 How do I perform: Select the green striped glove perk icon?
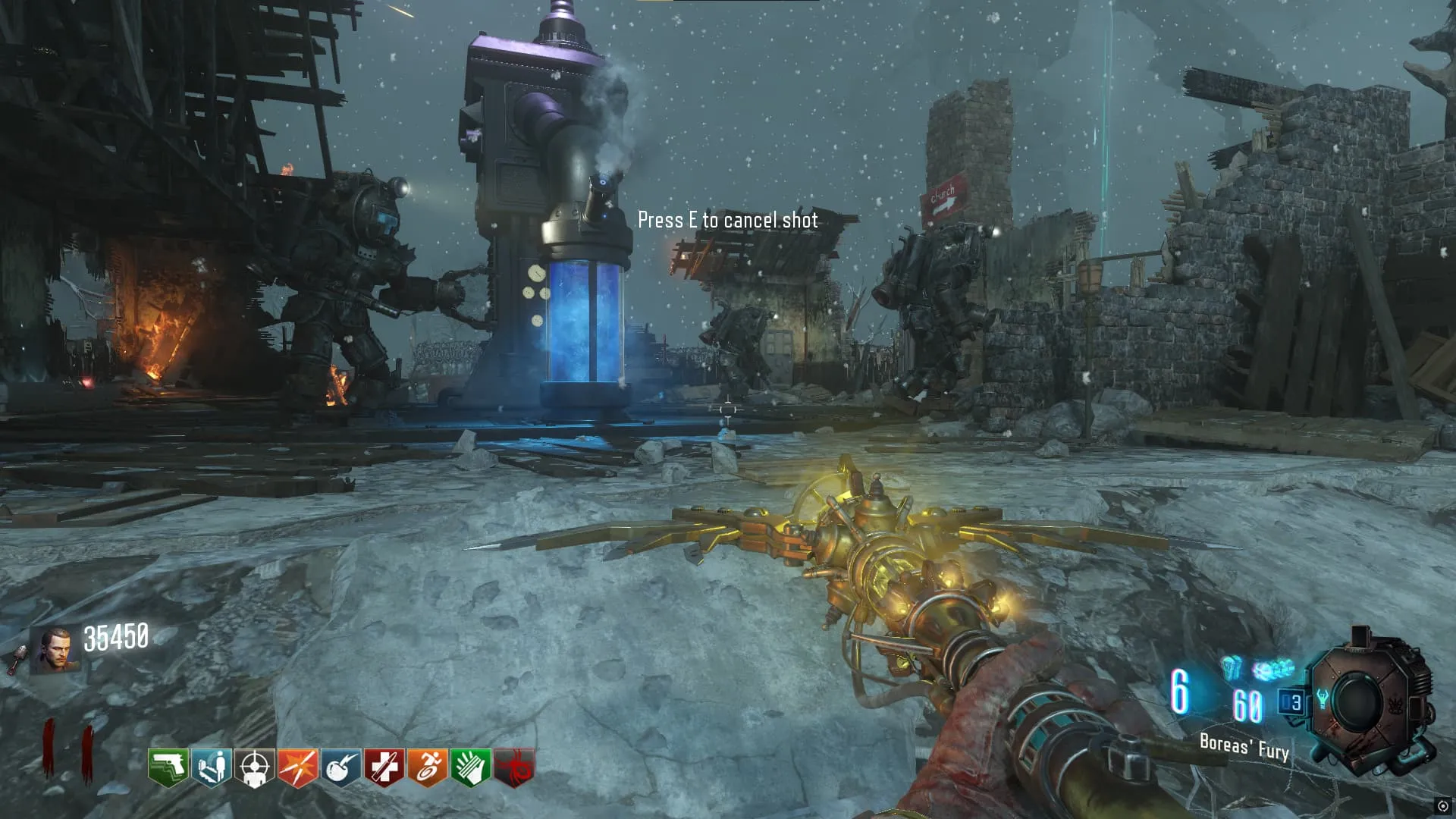(471, 767)
